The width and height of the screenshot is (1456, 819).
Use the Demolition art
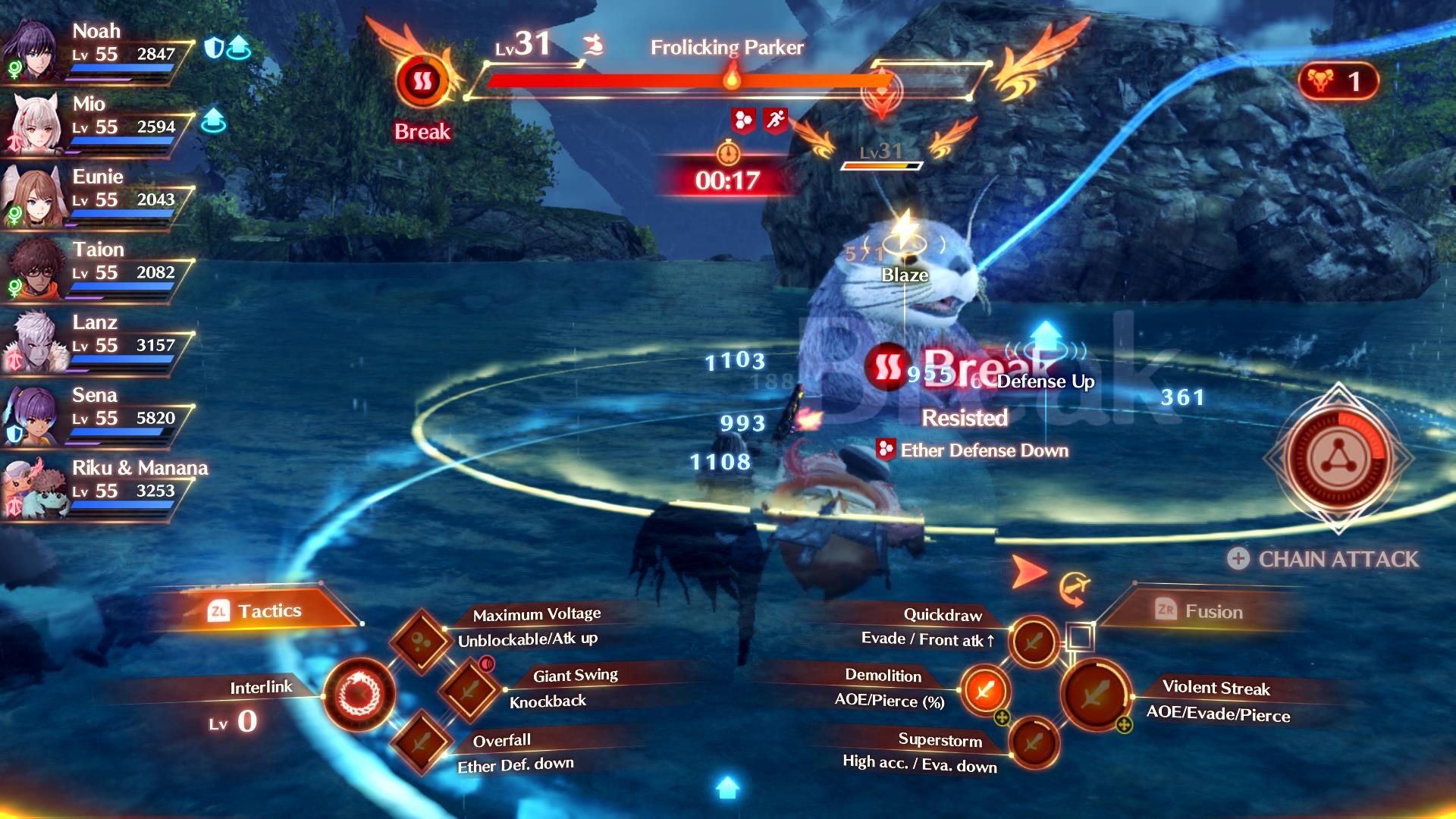[x=984, y=690]
